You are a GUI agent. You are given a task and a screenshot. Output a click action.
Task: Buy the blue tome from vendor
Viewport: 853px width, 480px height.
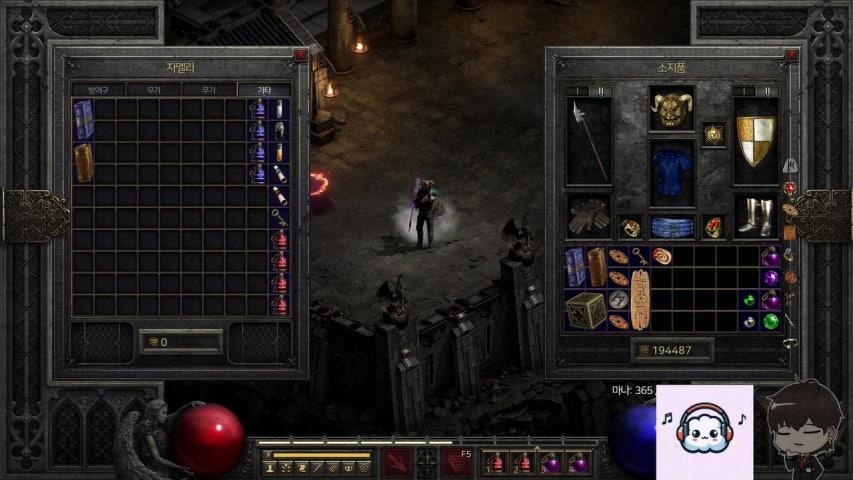tap(84, 120)
